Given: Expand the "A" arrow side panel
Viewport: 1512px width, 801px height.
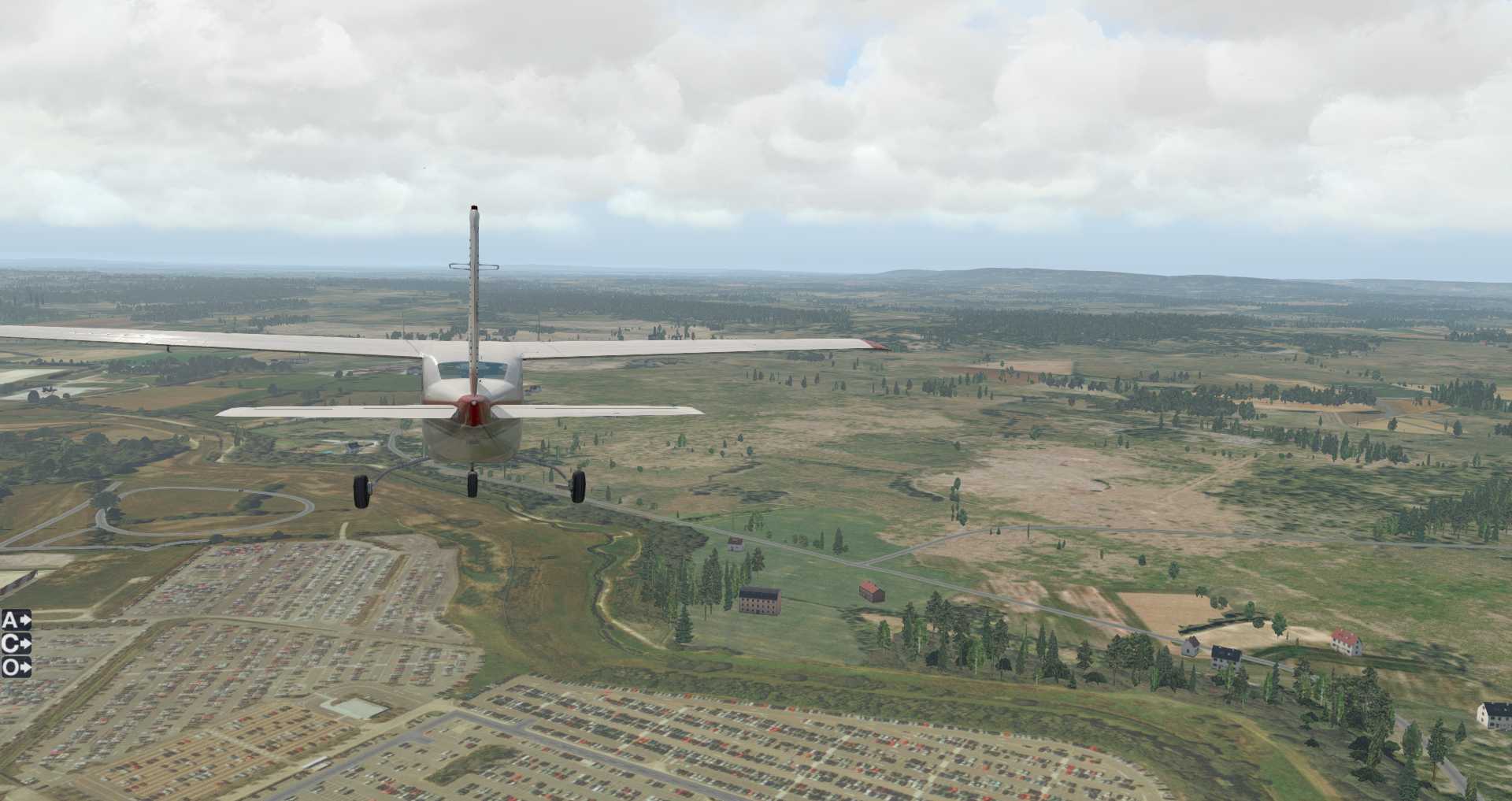Looking at the screenshot, I should [x=17, y=620].
